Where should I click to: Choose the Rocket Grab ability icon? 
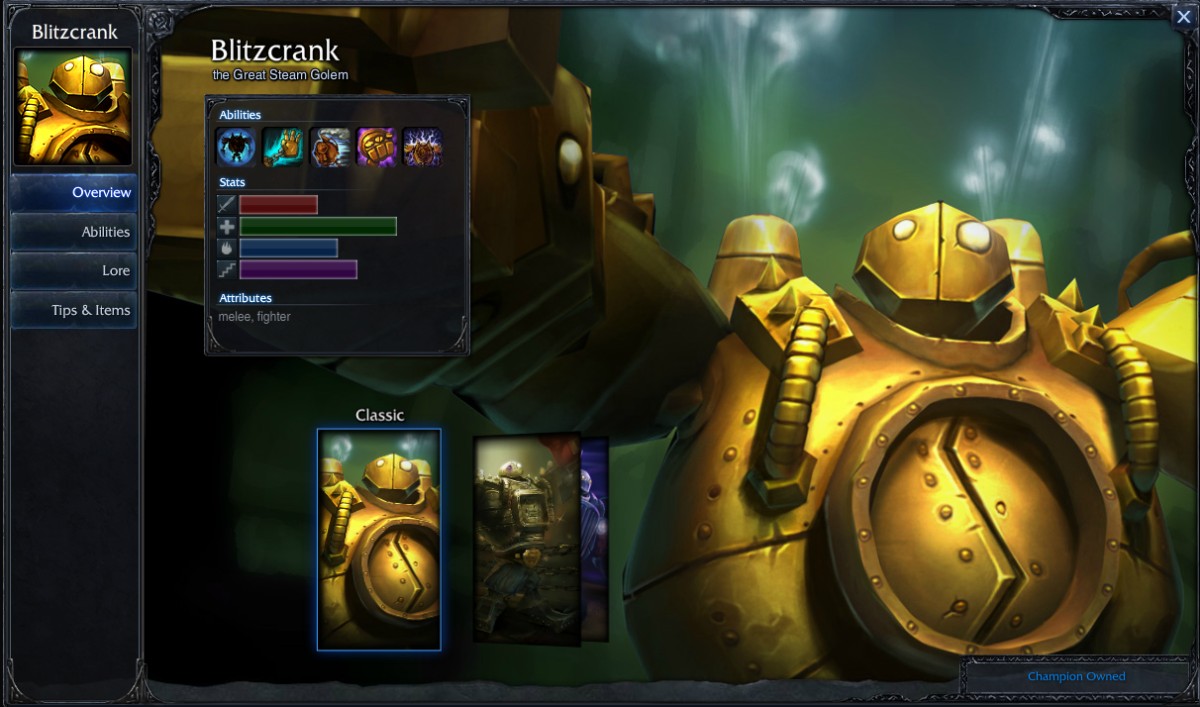(283, 147)
